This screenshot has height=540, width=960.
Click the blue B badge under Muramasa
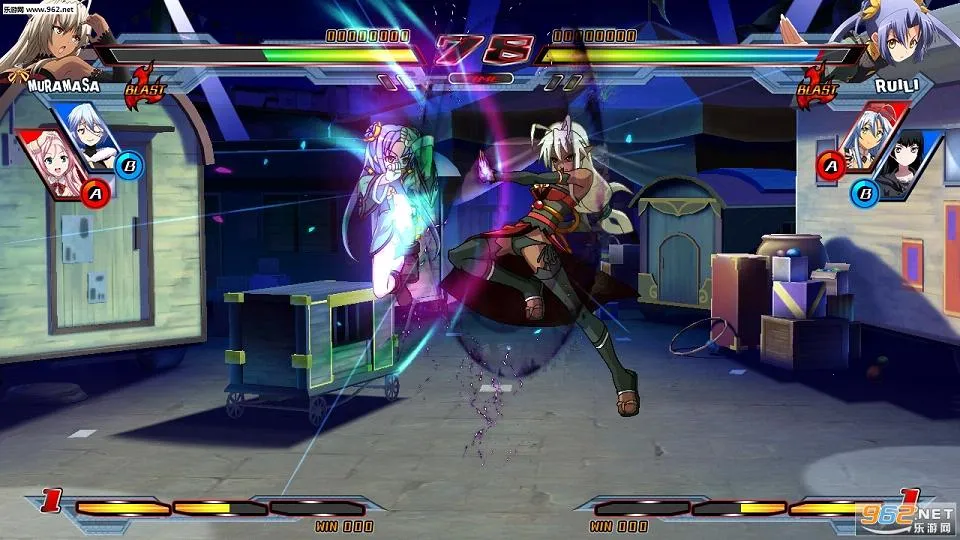tap(129, 165)
